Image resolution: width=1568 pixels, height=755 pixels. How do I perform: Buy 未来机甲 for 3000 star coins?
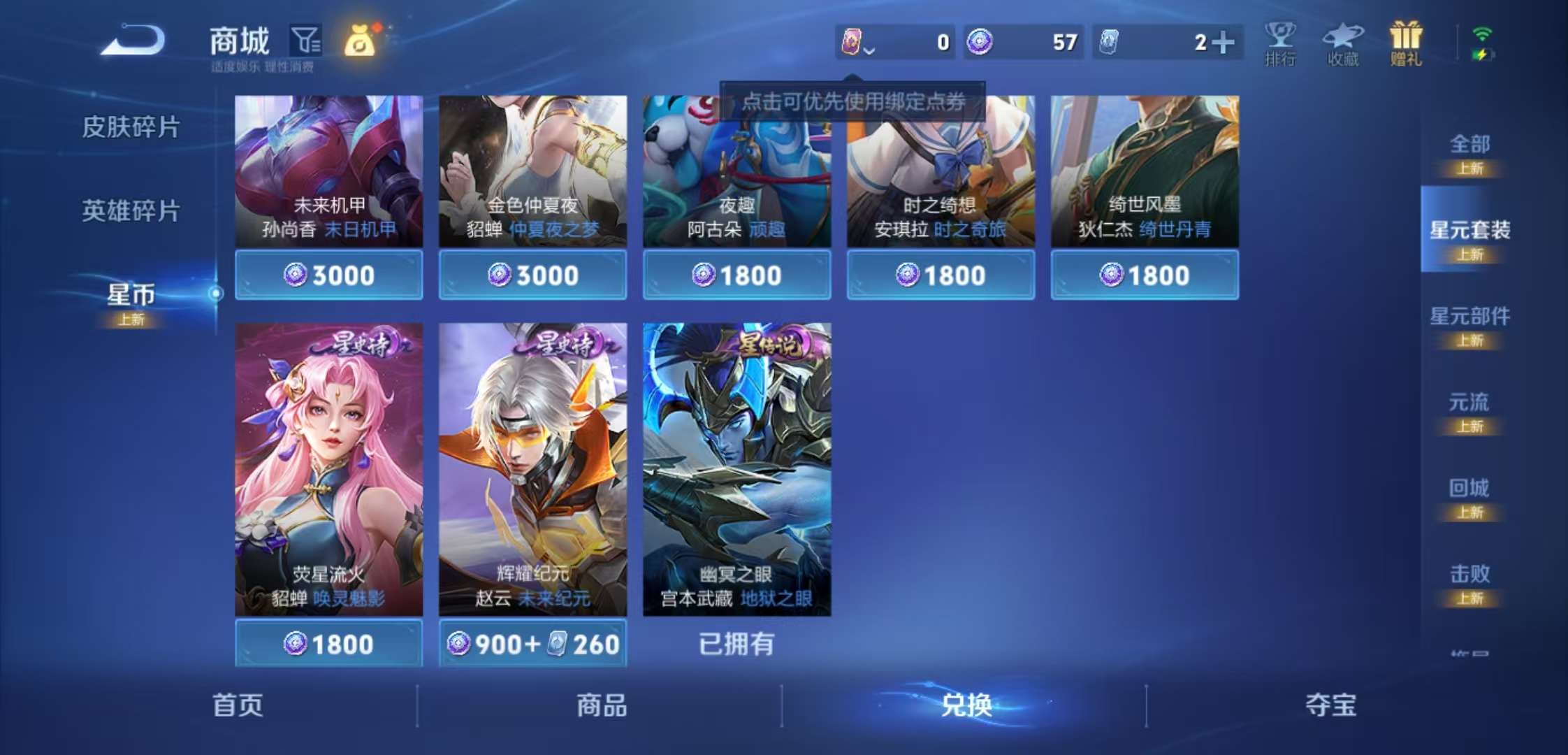pos(328,275)
